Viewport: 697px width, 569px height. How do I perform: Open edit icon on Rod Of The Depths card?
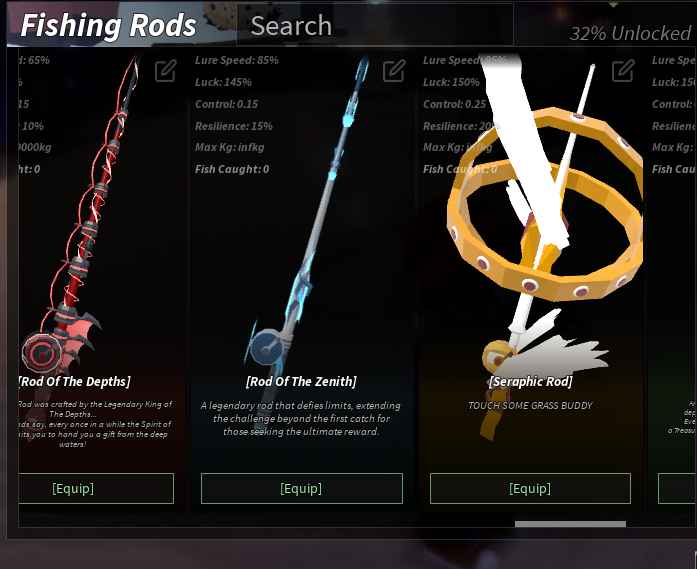[x=166, y=71]
